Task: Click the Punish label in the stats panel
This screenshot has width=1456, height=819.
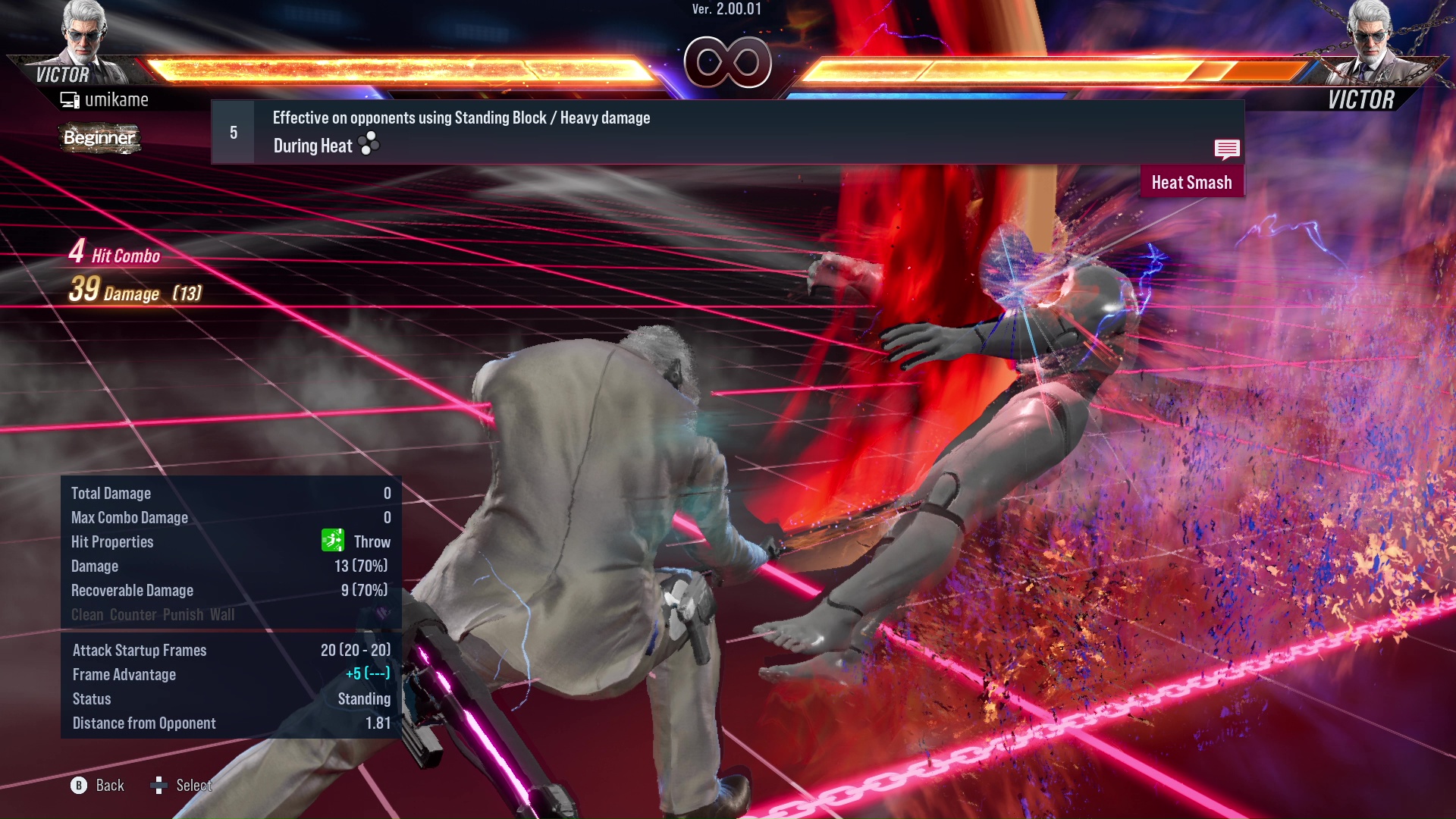Action: click(x=182, y=615)
